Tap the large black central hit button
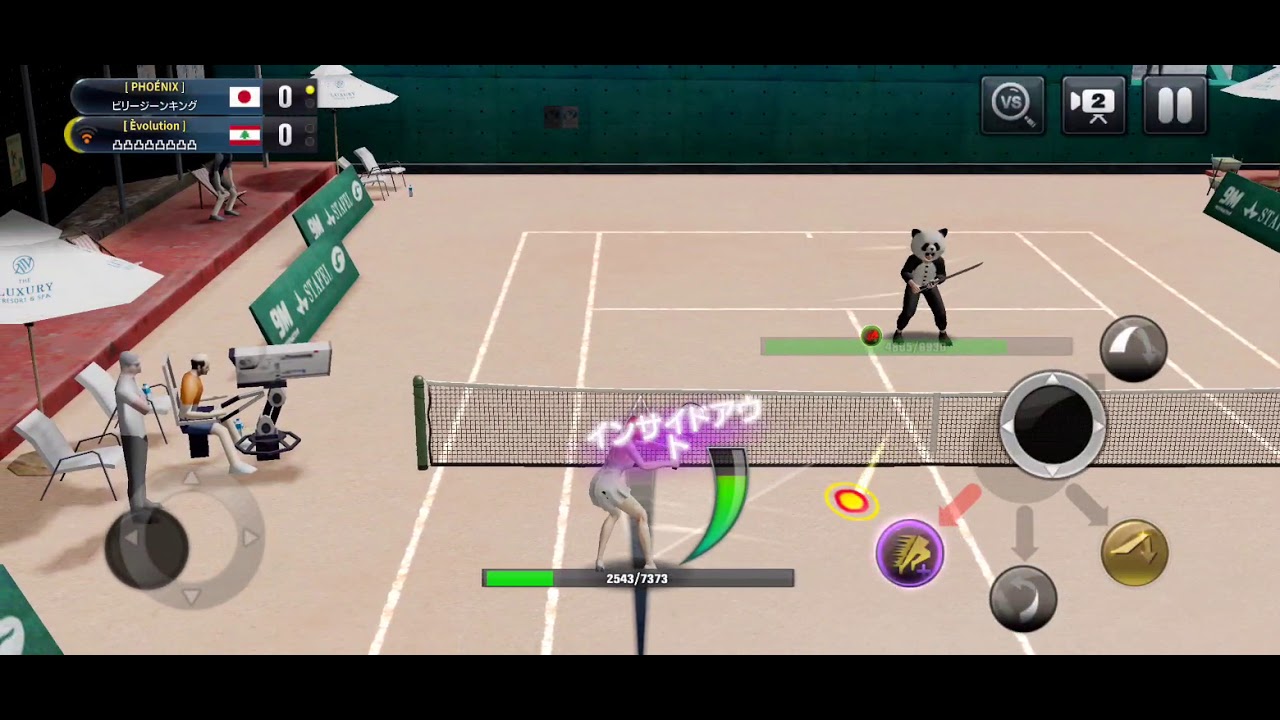 pyautogui.click(x=1052, y=424)
